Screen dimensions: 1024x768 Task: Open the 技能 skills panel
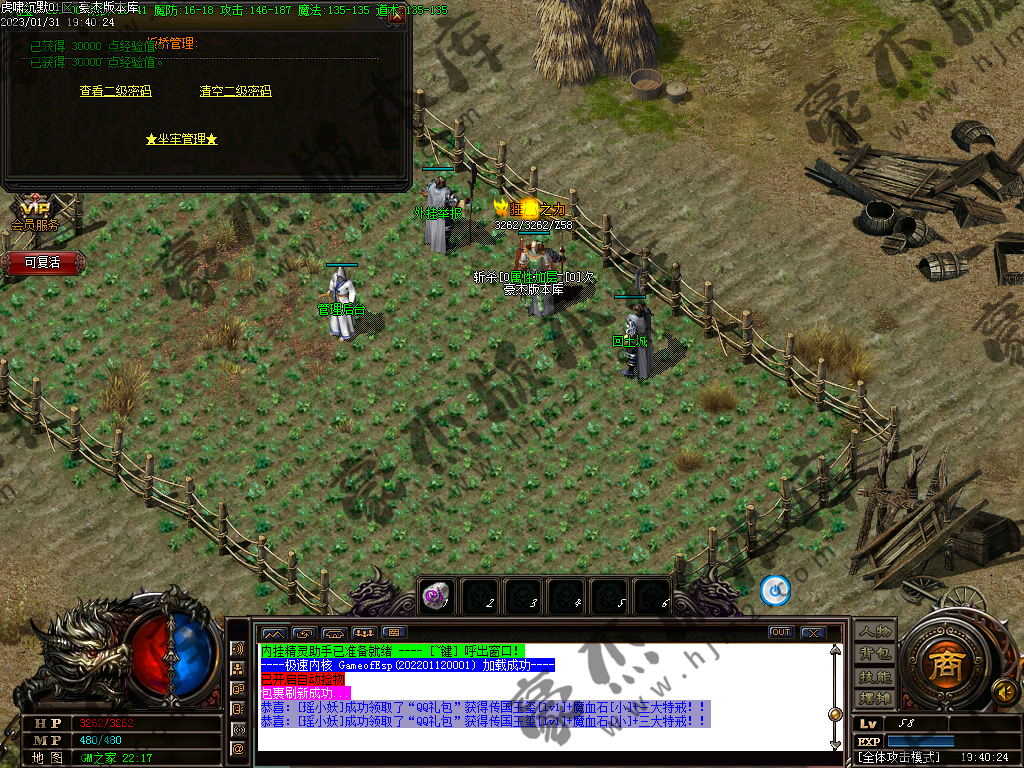874,676
